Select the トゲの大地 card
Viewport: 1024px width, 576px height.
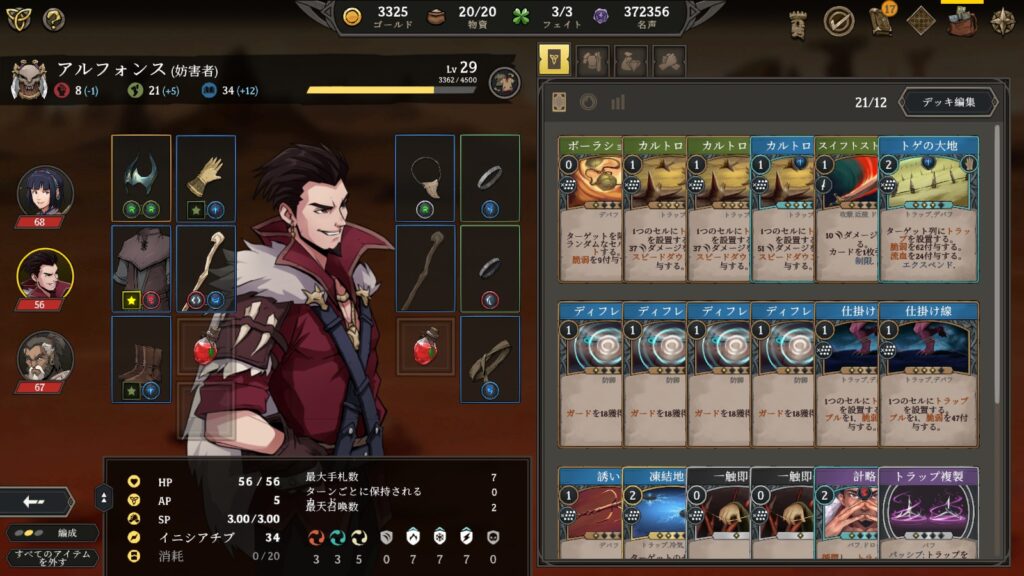pos(928,208)
